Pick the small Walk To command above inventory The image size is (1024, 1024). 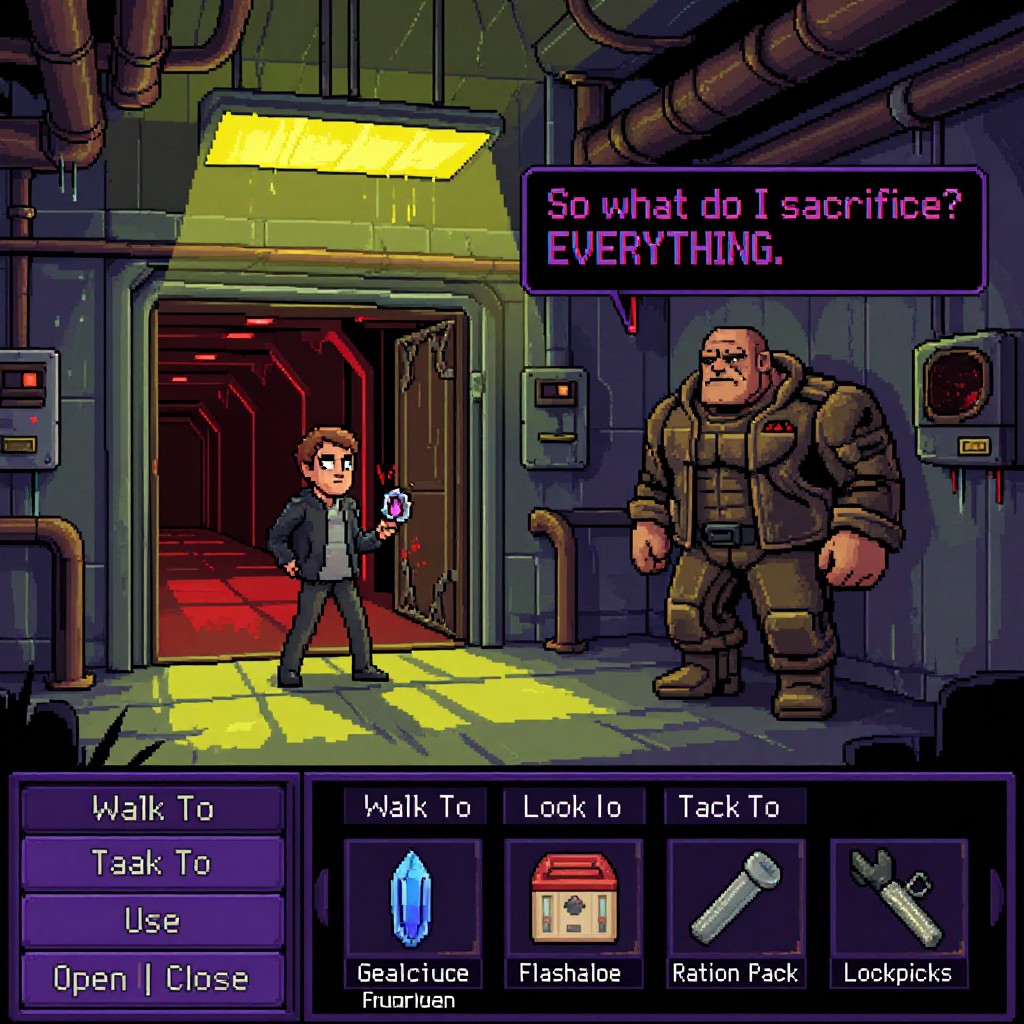[x=416, y=806]
